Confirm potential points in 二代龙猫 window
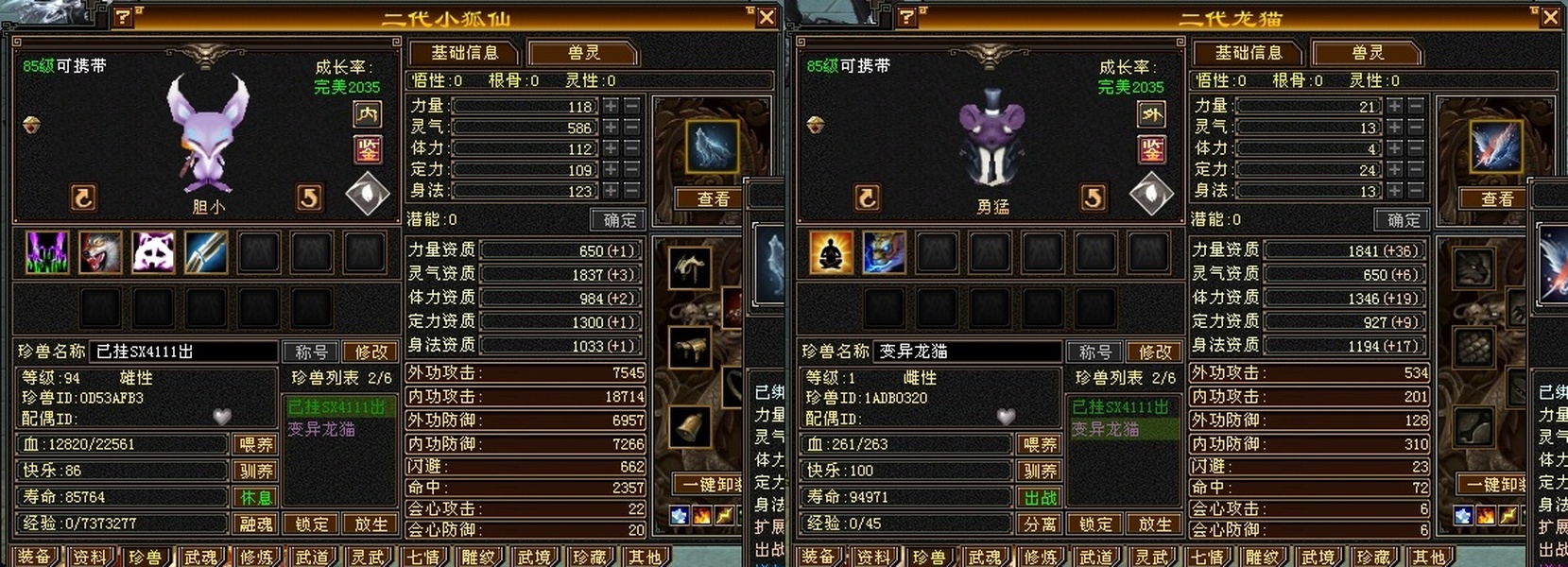Viewport: 1568px width, 567px height. click(1403, 219)
